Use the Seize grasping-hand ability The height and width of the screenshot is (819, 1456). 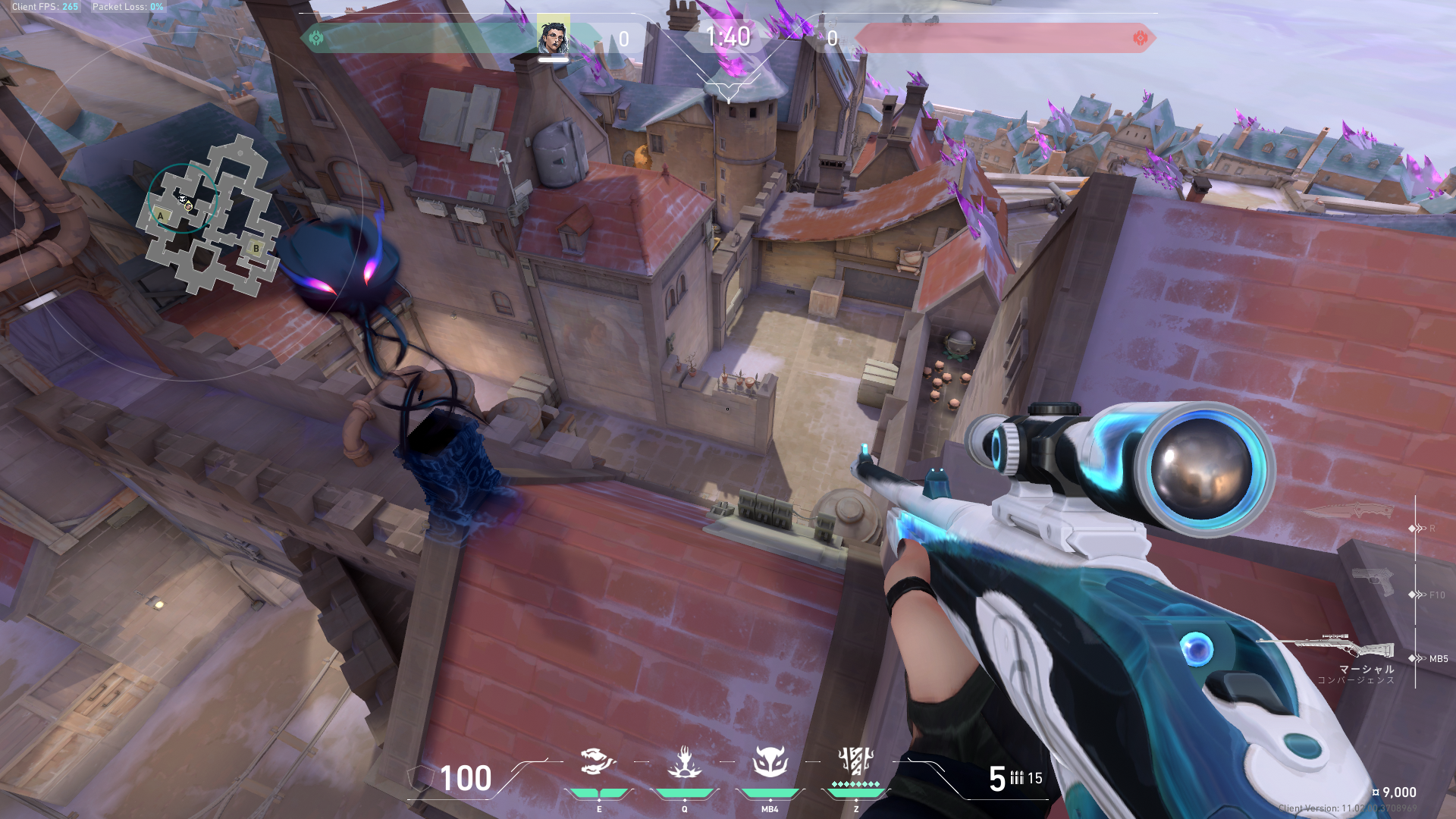point(684,761)
